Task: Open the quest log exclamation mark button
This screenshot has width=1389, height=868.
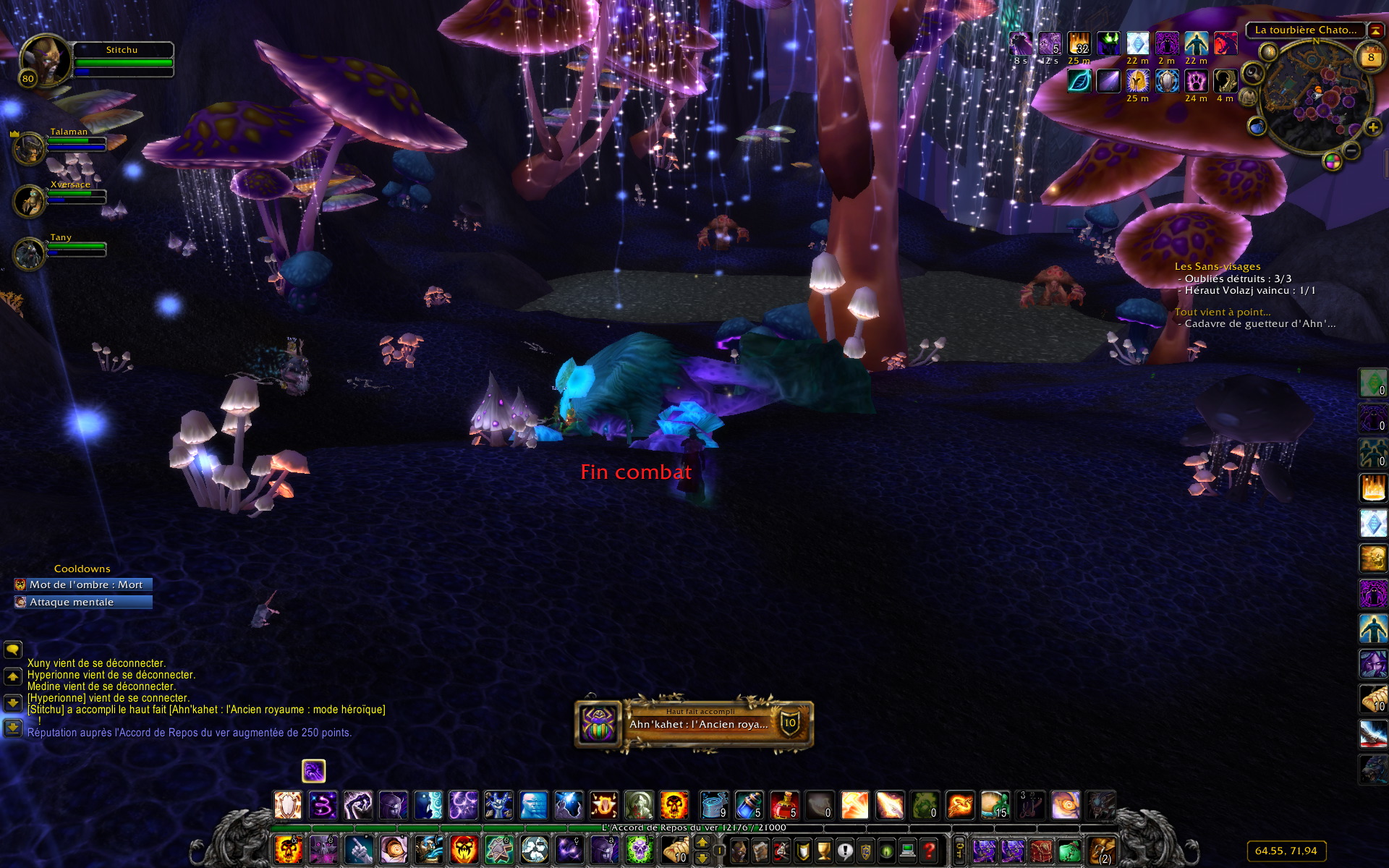Action: 844,851
